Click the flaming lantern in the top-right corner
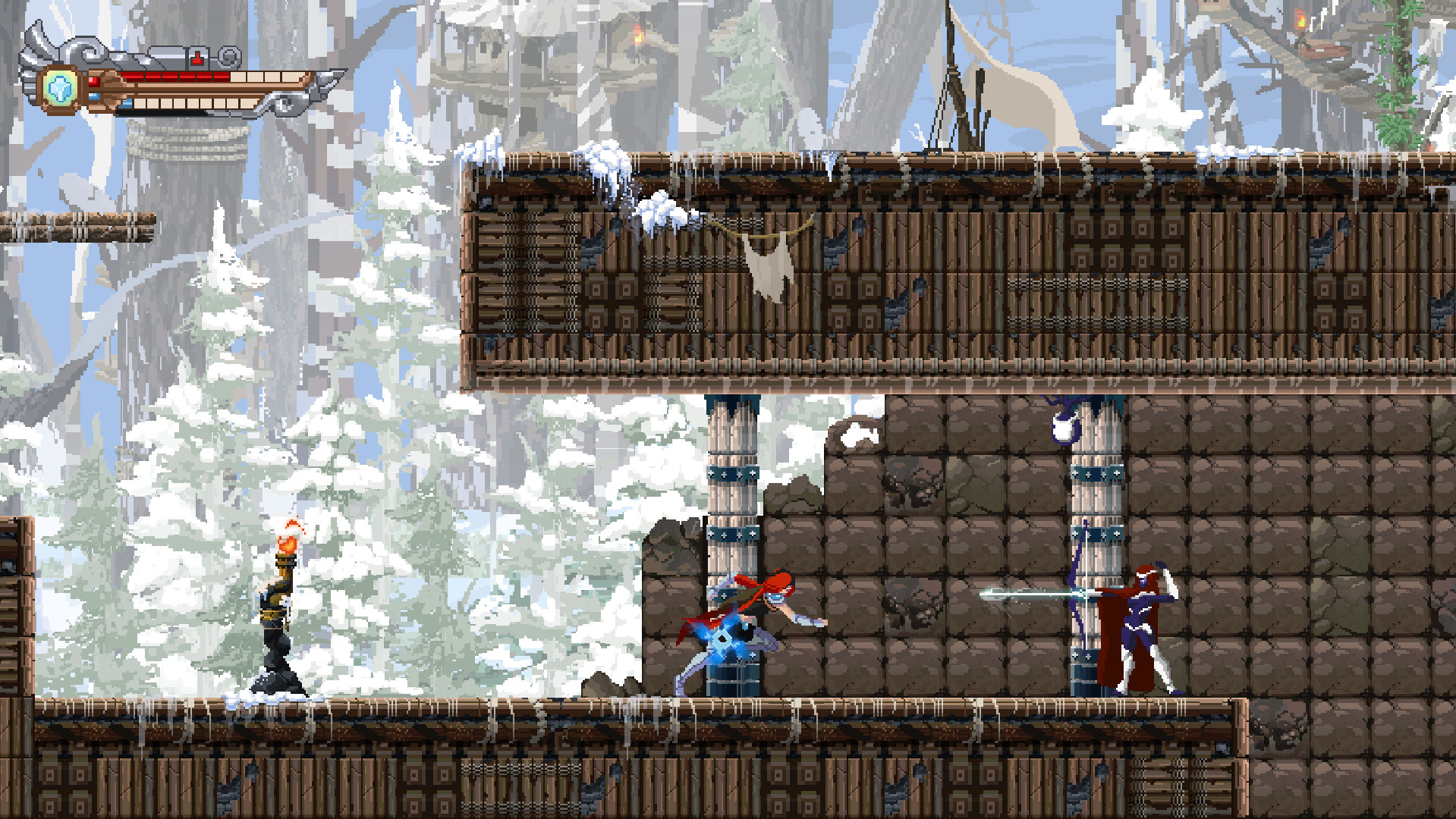The height and width of the screenshot is (819, 1456). pos(1300,18)
